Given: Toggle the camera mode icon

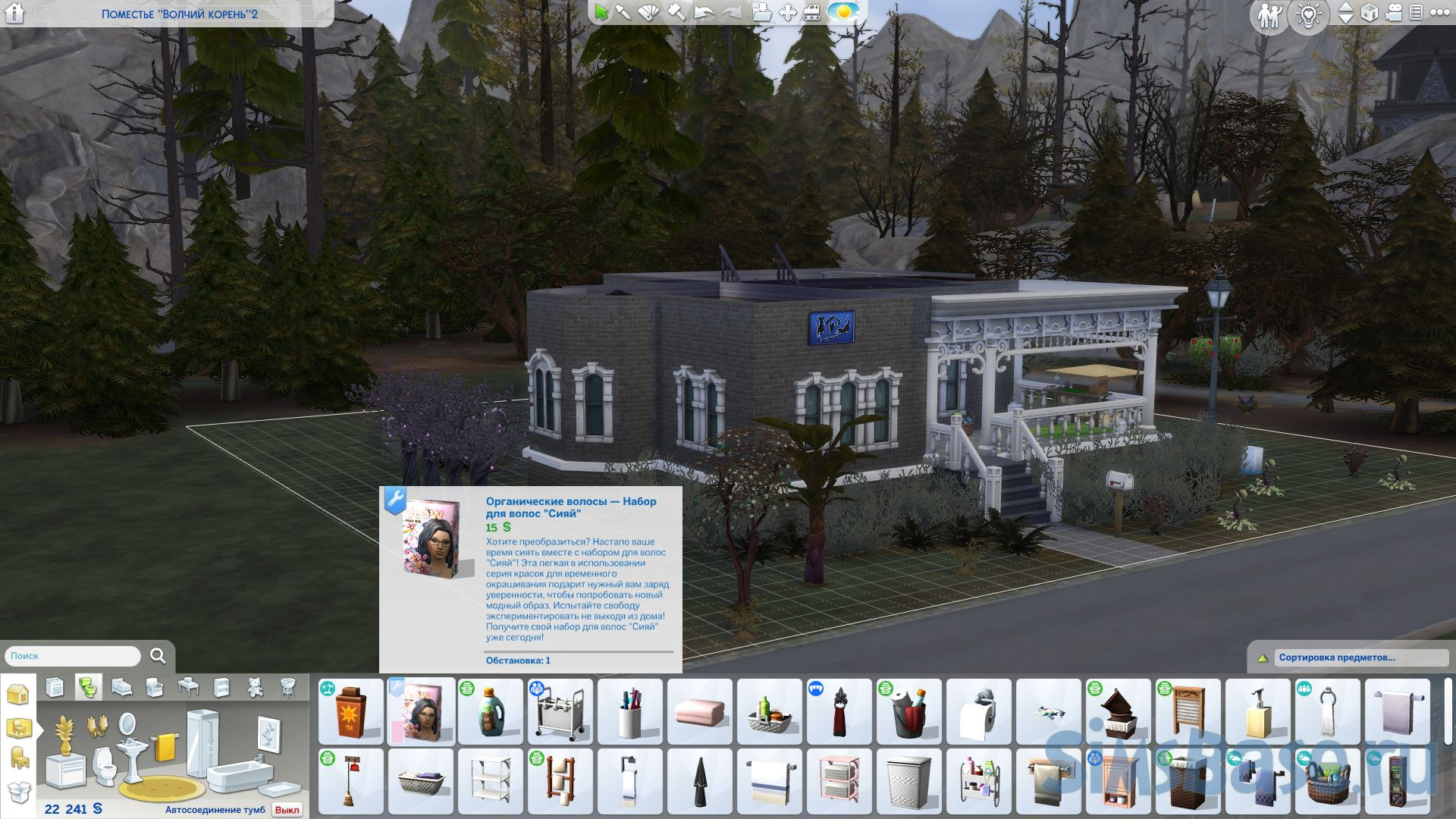Looking at the screenshot, I should pos(1394,13).
